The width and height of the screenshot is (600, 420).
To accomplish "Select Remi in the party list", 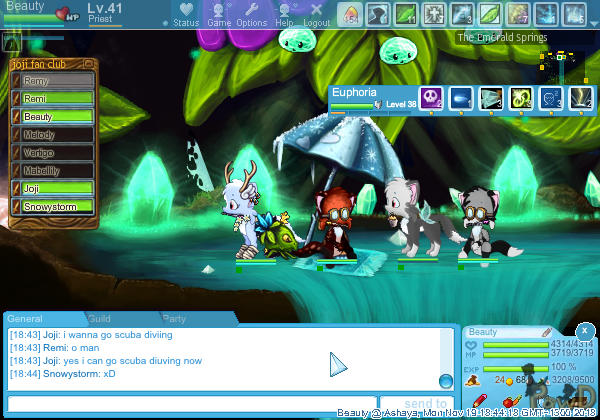I will point(56,99).
